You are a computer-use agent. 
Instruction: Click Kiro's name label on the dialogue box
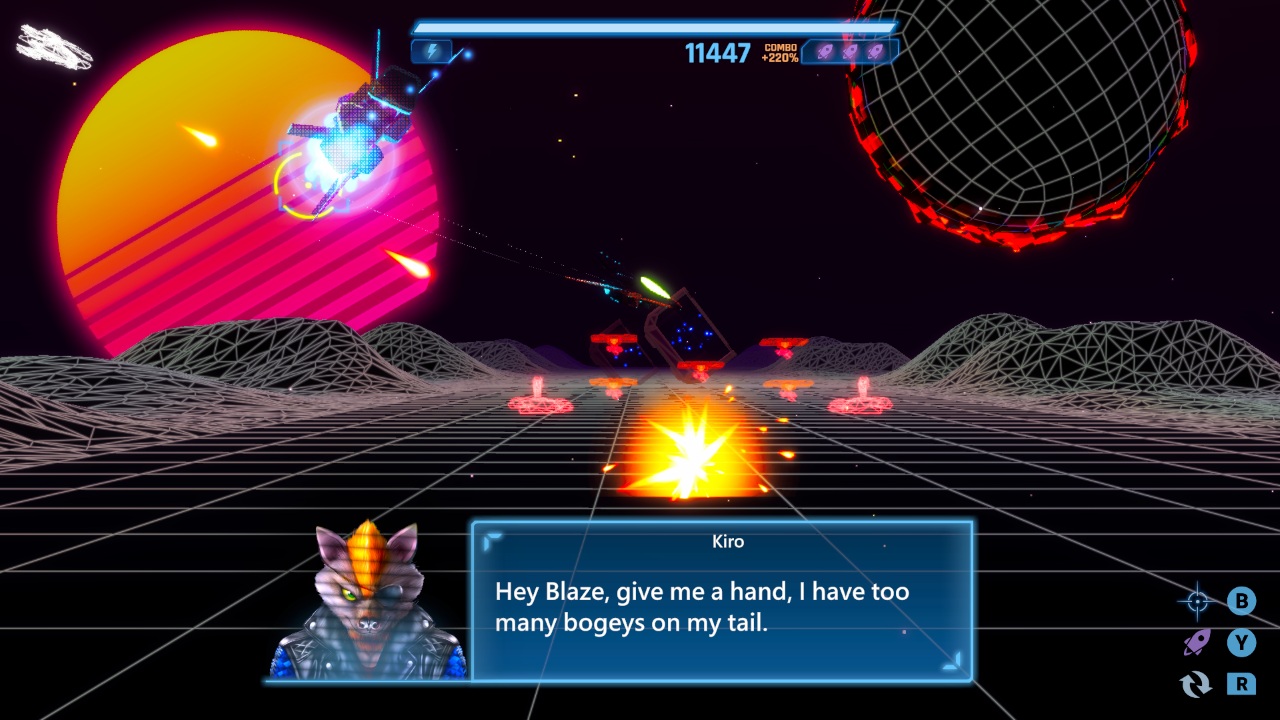728,541
